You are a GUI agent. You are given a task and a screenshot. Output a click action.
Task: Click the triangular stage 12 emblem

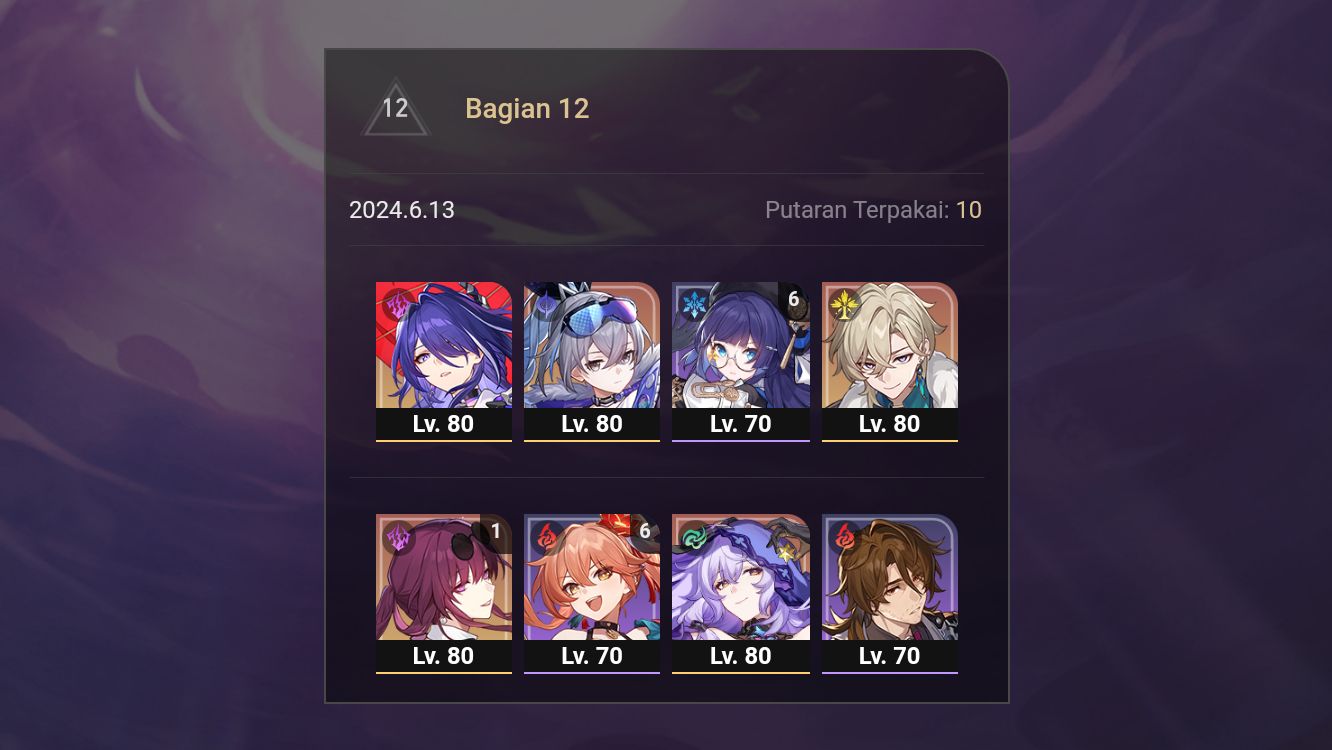coord(395,108)
